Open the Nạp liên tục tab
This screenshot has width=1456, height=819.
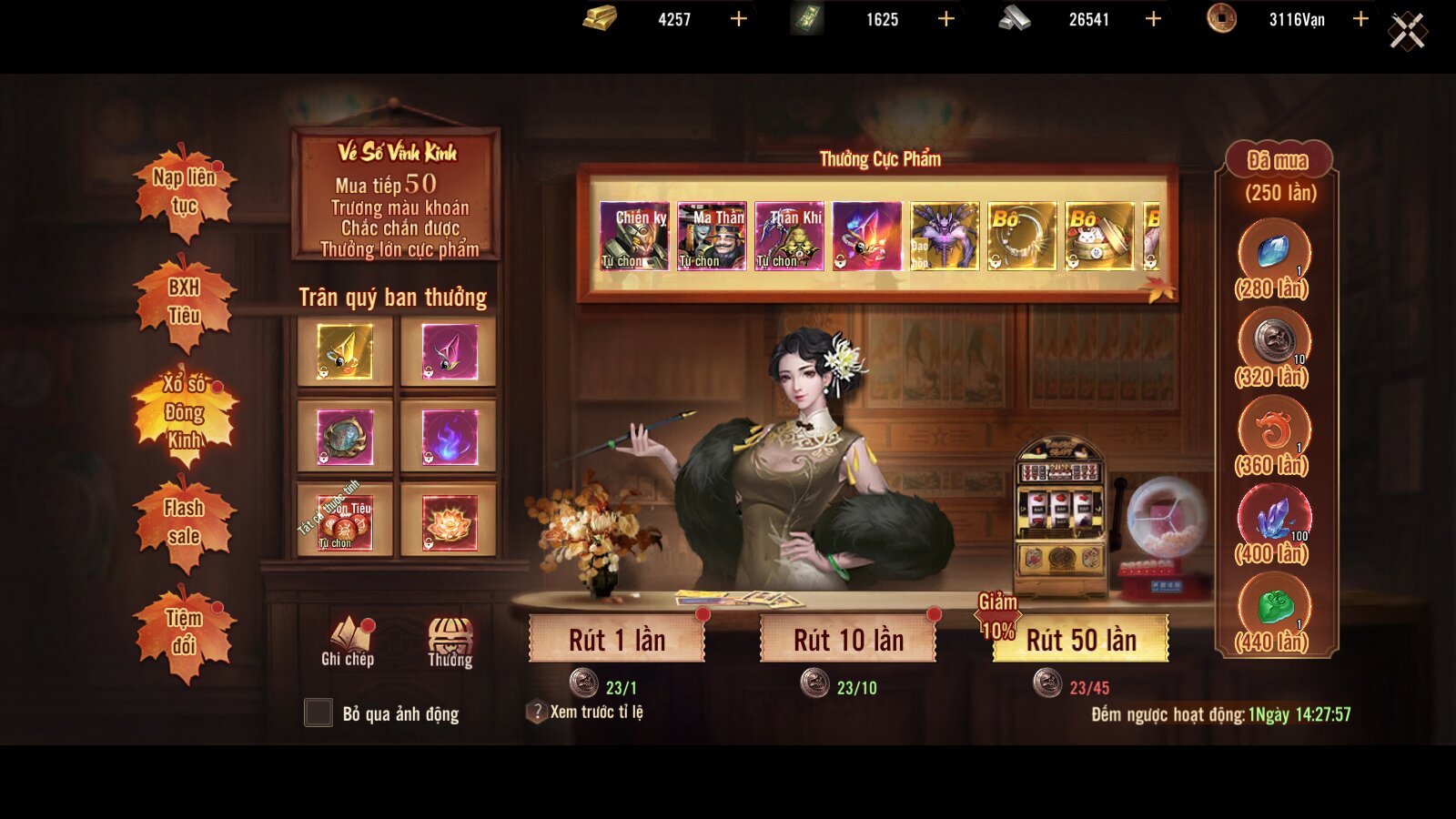point(185,191)
